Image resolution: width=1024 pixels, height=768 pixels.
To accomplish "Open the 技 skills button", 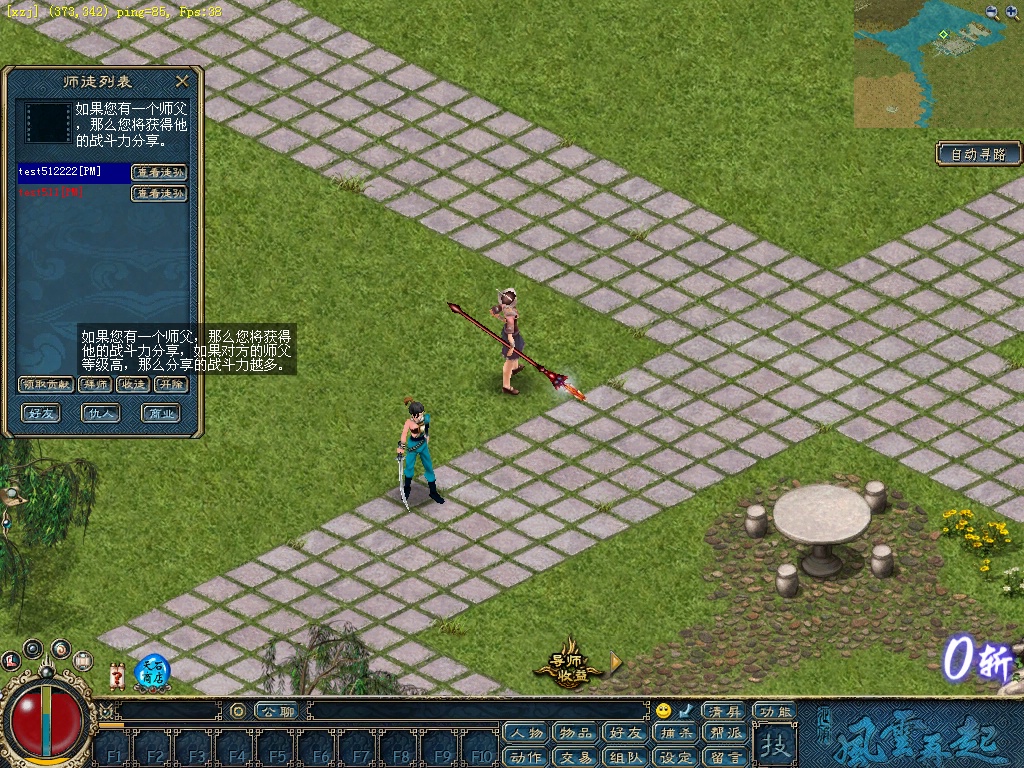I will [773, 745].
